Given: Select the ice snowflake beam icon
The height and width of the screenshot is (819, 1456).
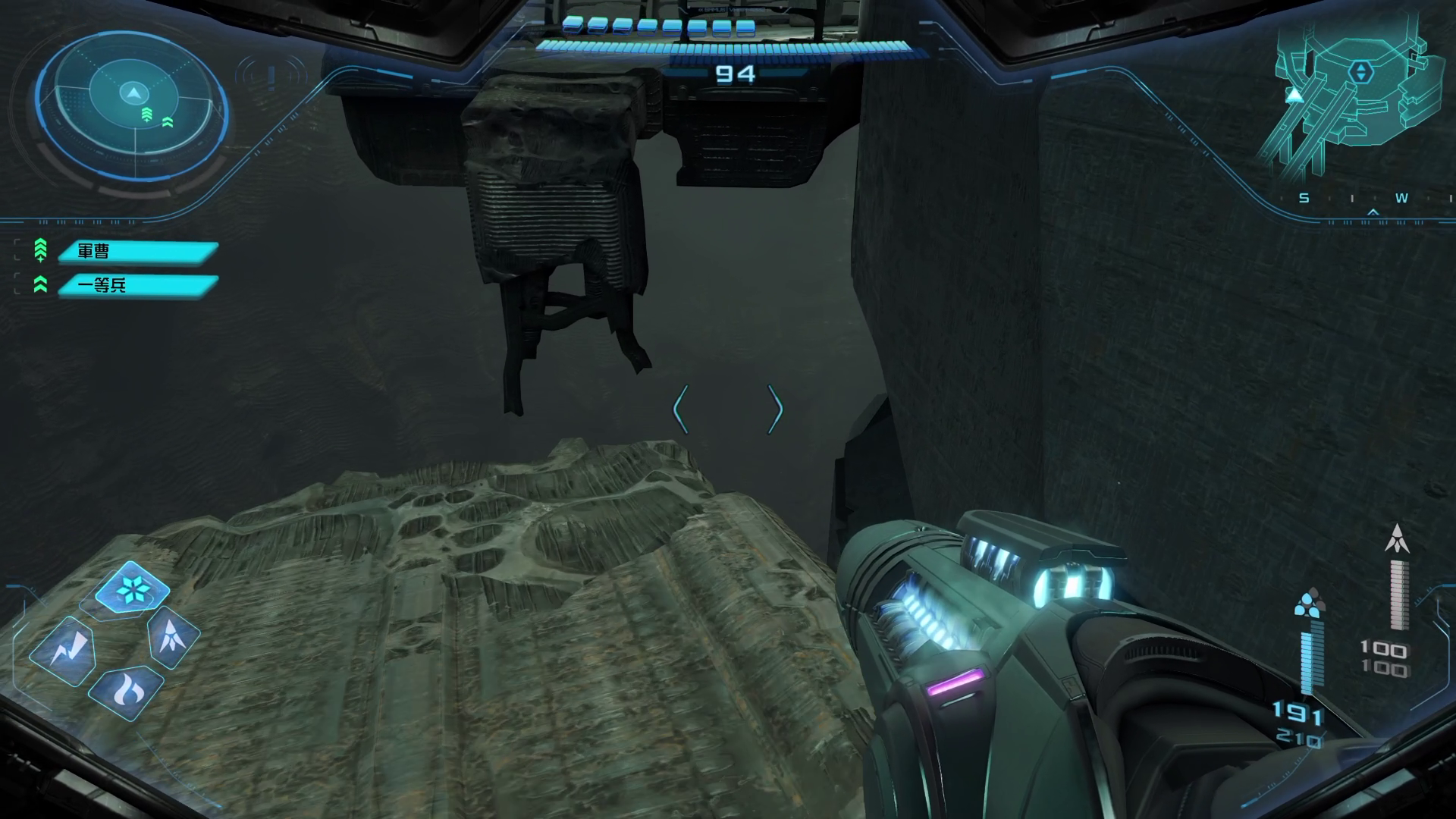Looking at the screenshot, I should pyautogui.click(x=132, y=588).
